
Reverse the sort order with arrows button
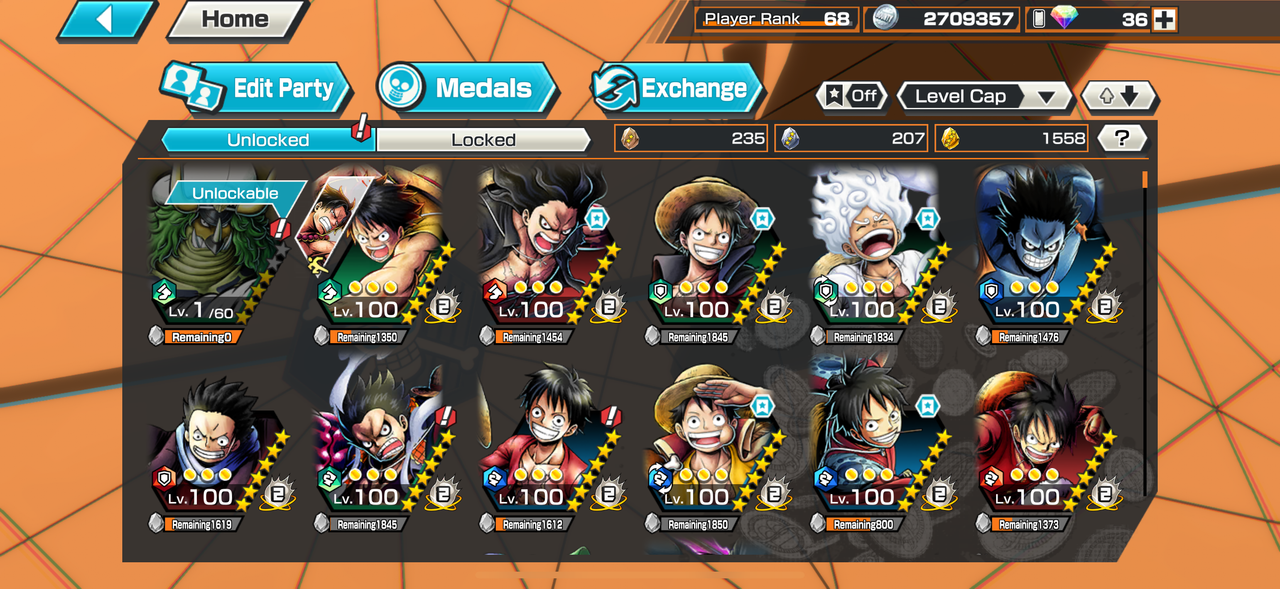tap(1119, 96)
